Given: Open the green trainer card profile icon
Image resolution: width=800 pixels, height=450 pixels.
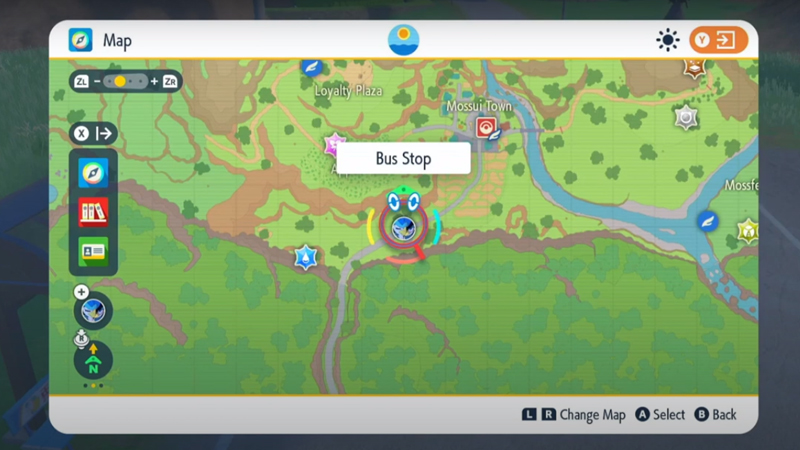Looking at the screenshot, I should tap(93, 251).
